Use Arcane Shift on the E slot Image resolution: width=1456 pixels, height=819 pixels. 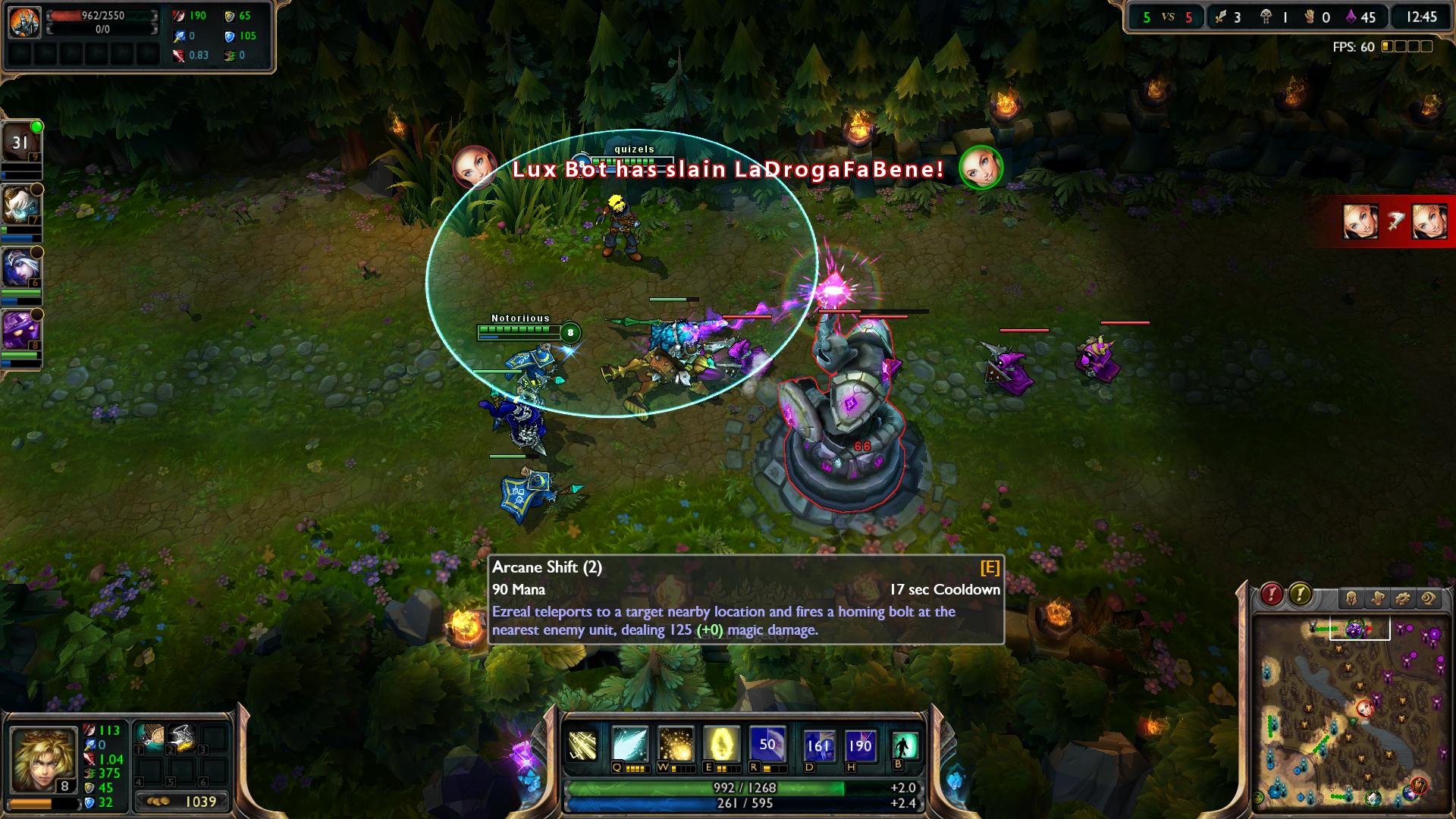coord(720,745)
